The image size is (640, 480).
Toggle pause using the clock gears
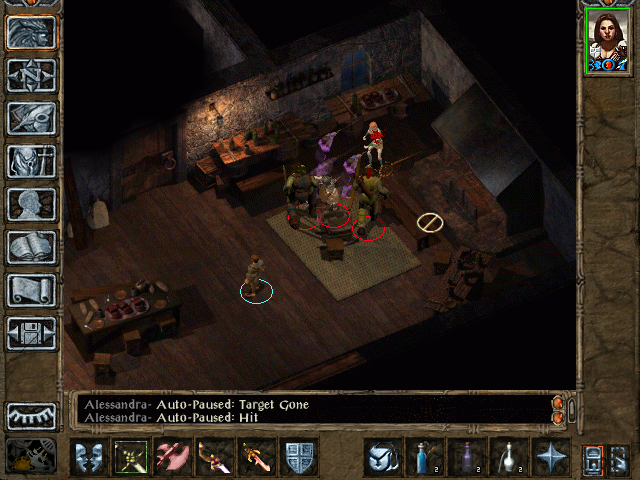coord(30,456)
